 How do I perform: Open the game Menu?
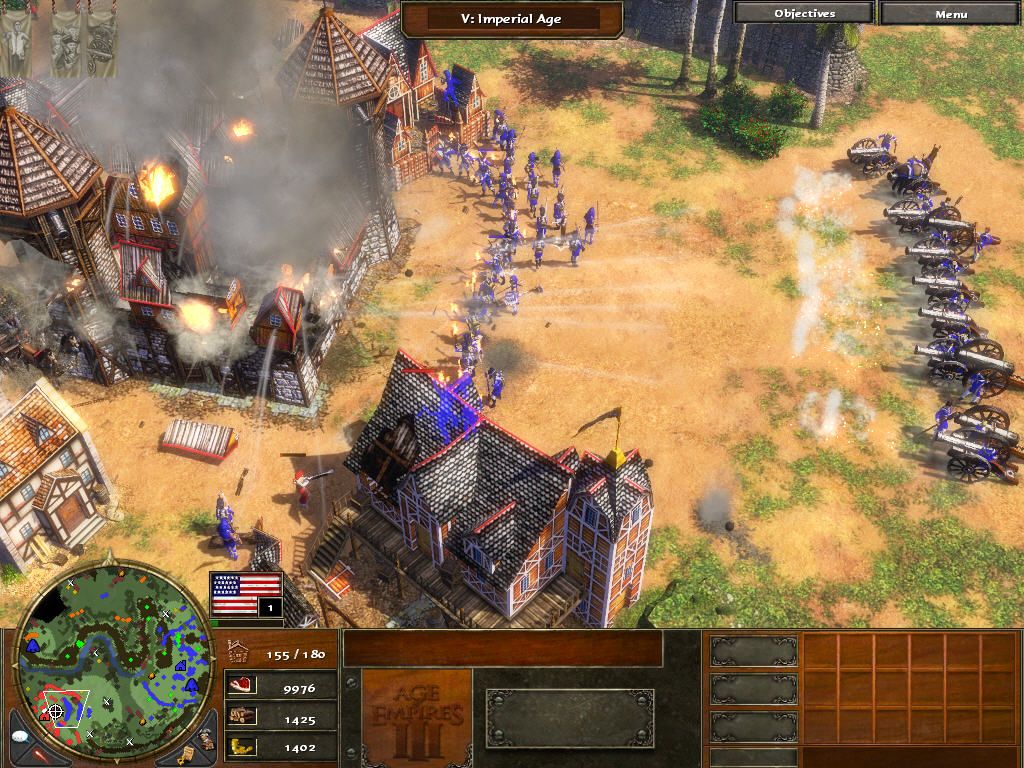point(950,13)
